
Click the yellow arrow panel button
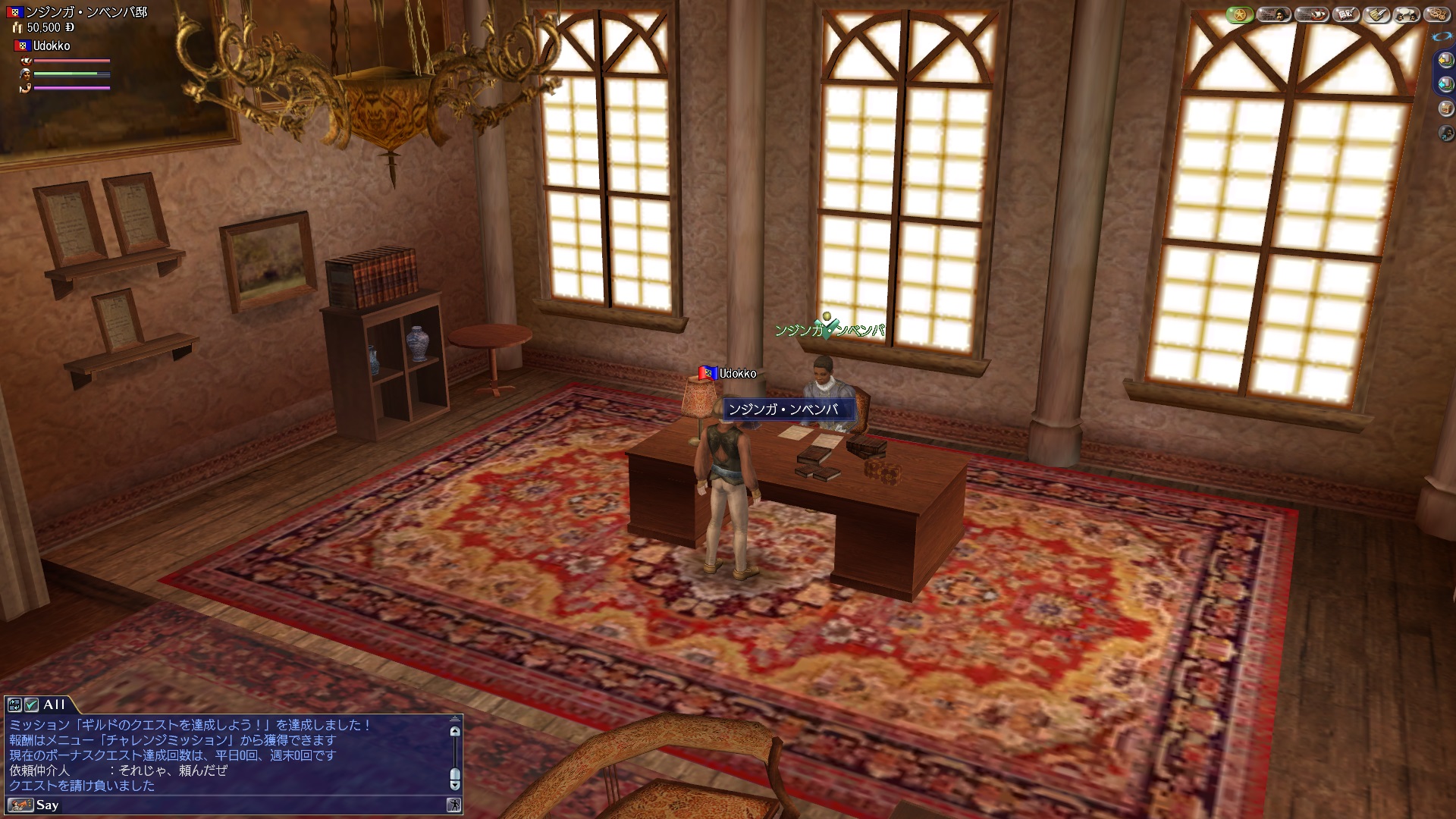pos(1445,61)
